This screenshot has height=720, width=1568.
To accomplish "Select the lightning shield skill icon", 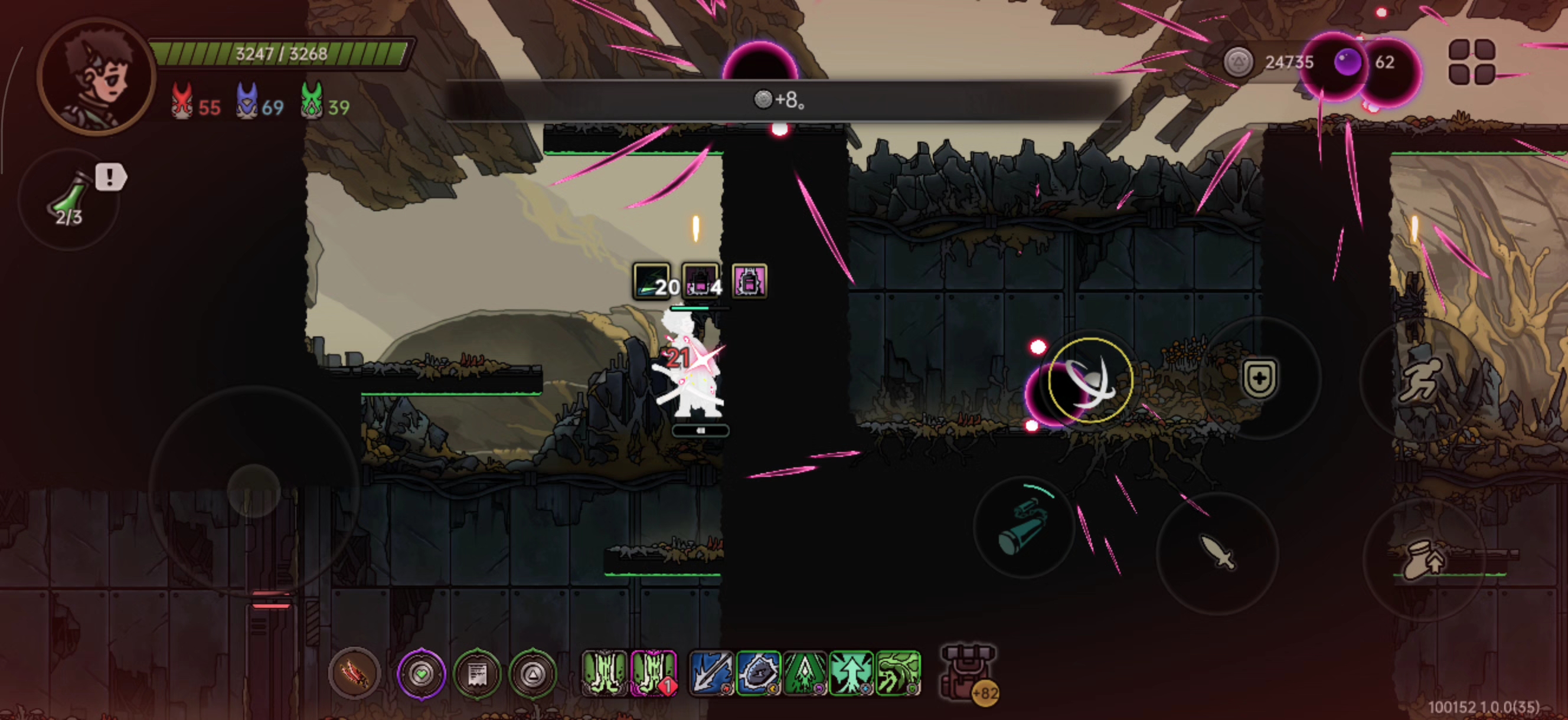I will click(x=758, y=673).
